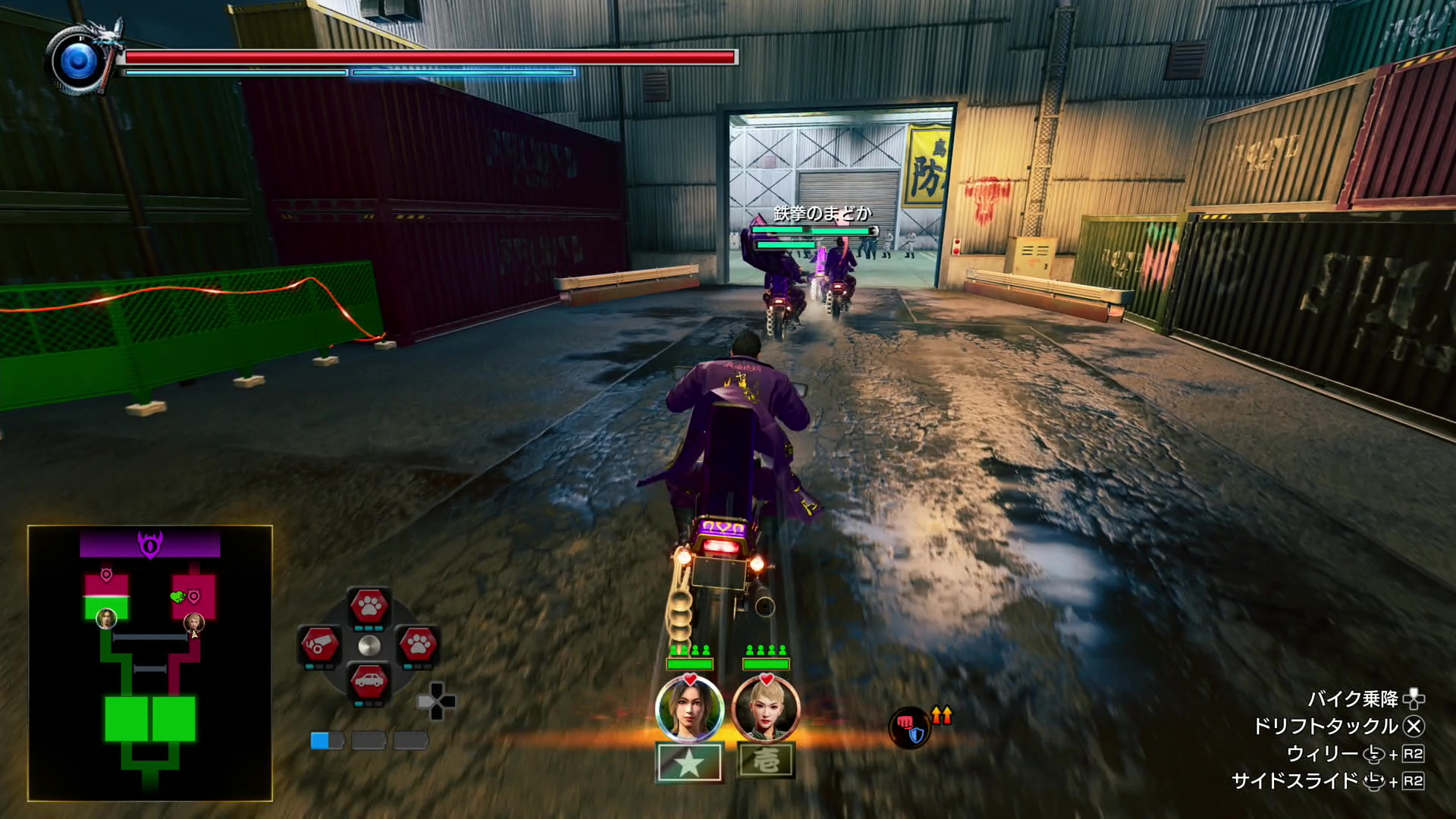The image size is (1456, 819).
Task: Click the star squad badge
Action: click(x=689, y=762)
